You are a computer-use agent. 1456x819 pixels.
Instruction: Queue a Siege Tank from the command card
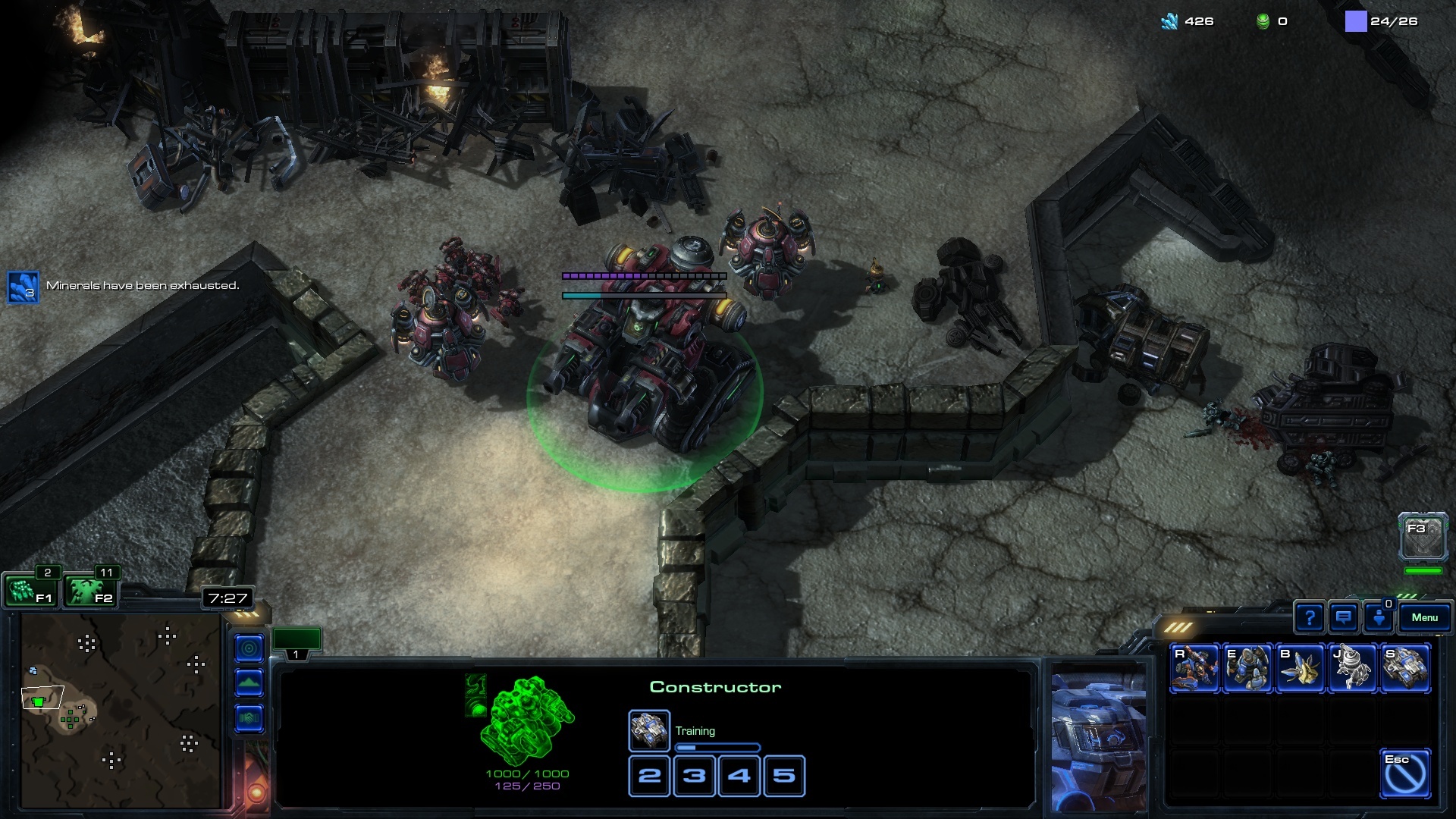pos(1405,668)
